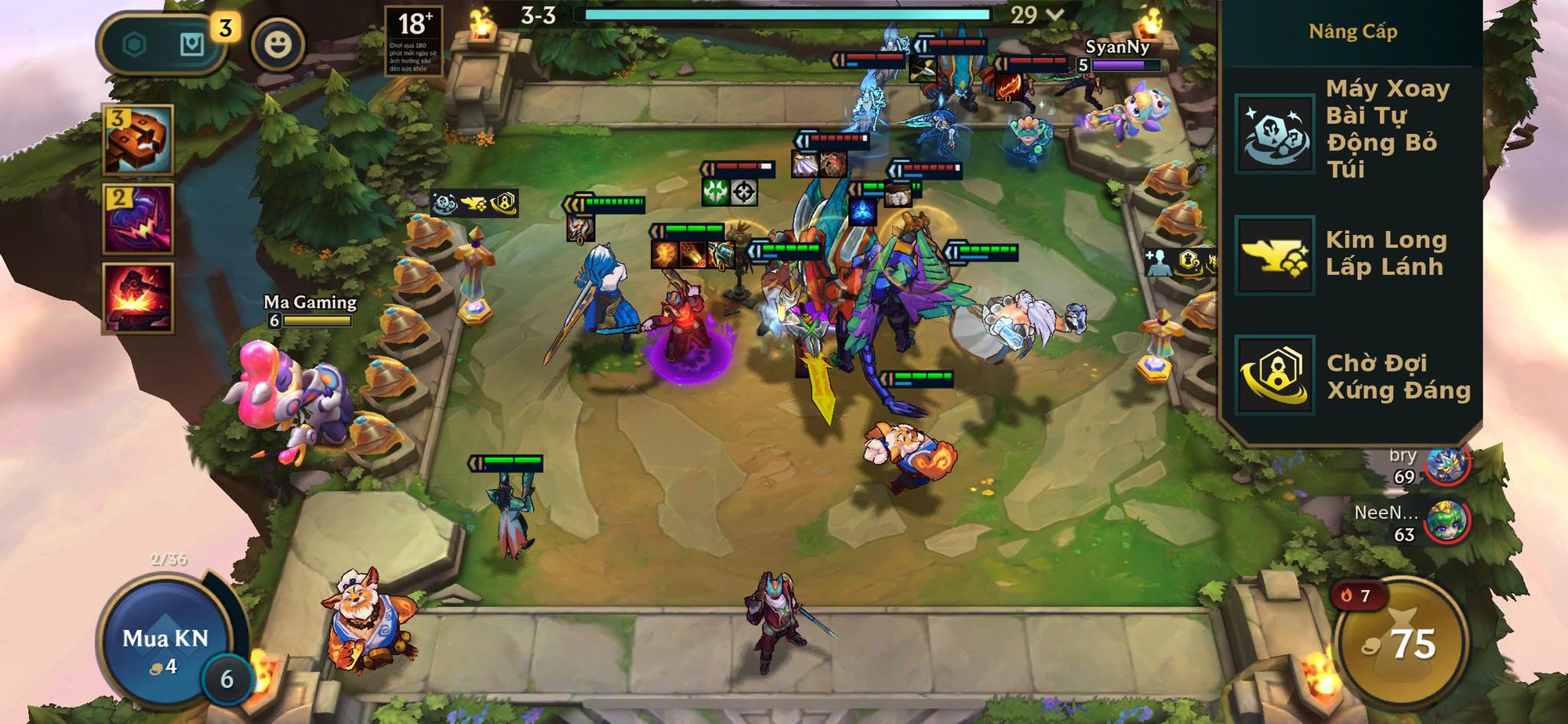Open the gold pouch showing 75
Screen dimensions: 1568x724
pos(1400,644)
